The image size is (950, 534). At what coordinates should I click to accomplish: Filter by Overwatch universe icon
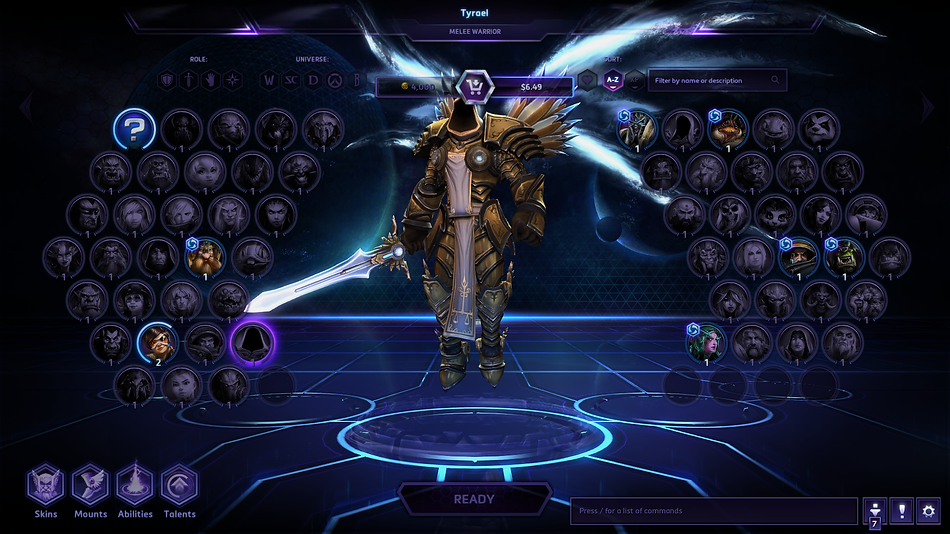coord(335,80)
